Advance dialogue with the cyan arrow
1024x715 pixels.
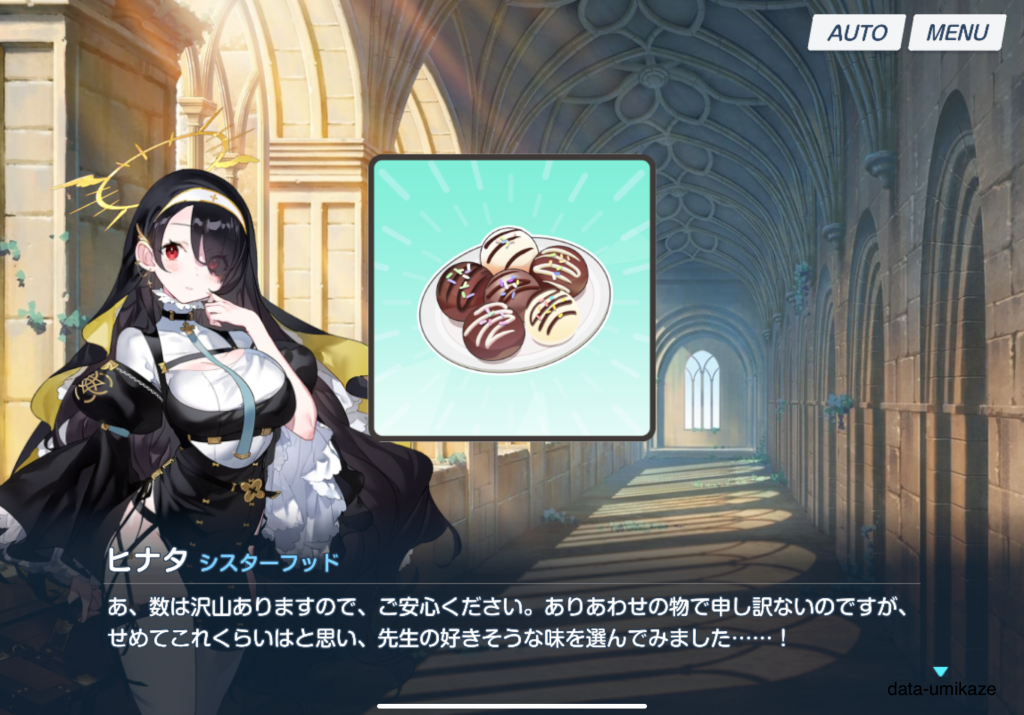point(940,672)
